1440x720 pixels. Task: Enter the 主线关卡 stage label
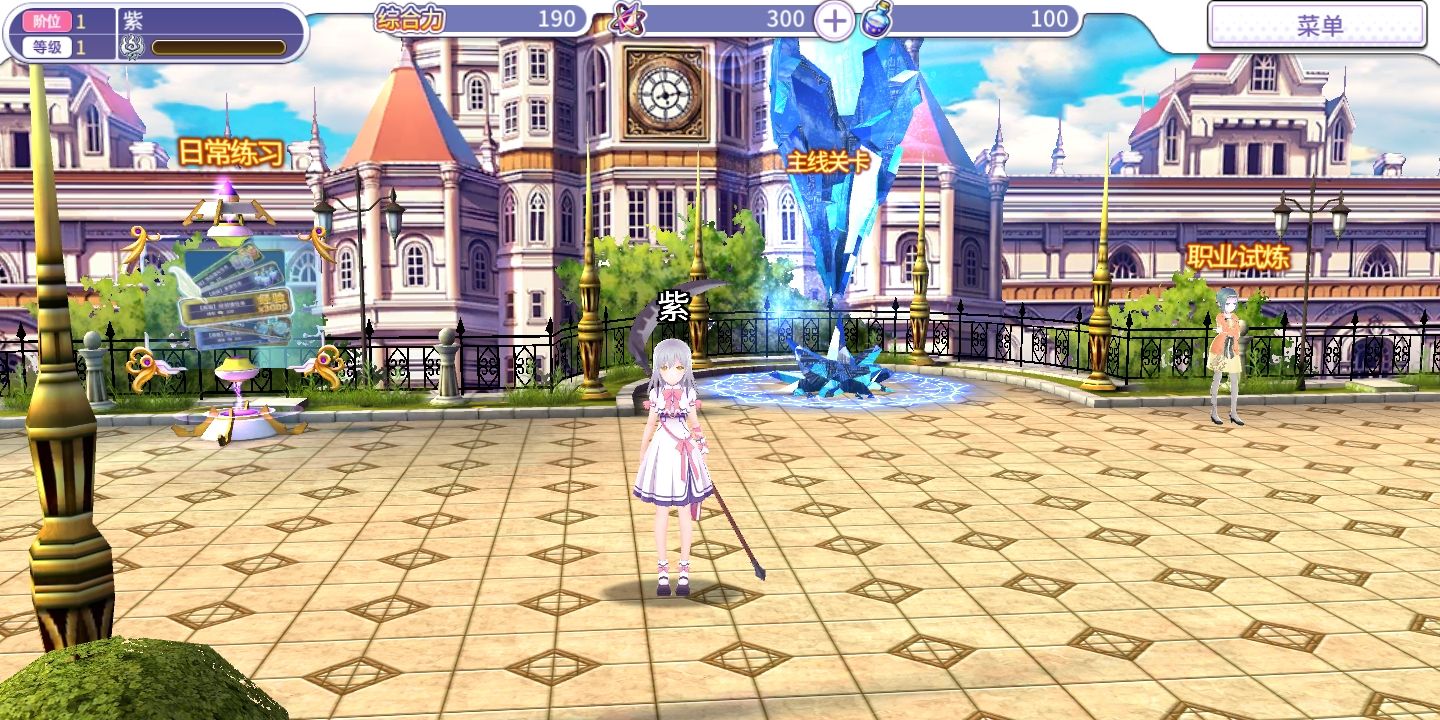[x=828, y=162]
